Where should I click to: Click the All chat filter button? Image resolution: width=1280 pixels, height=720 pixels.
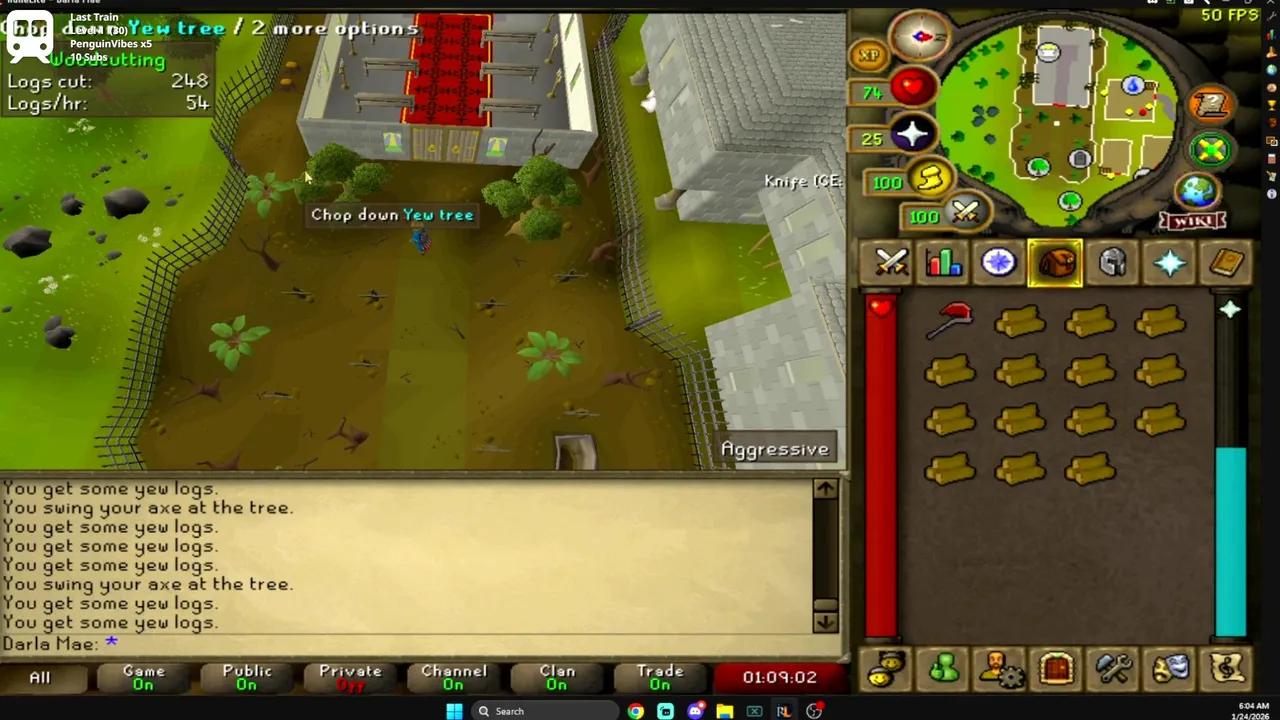tap(39, 677)
